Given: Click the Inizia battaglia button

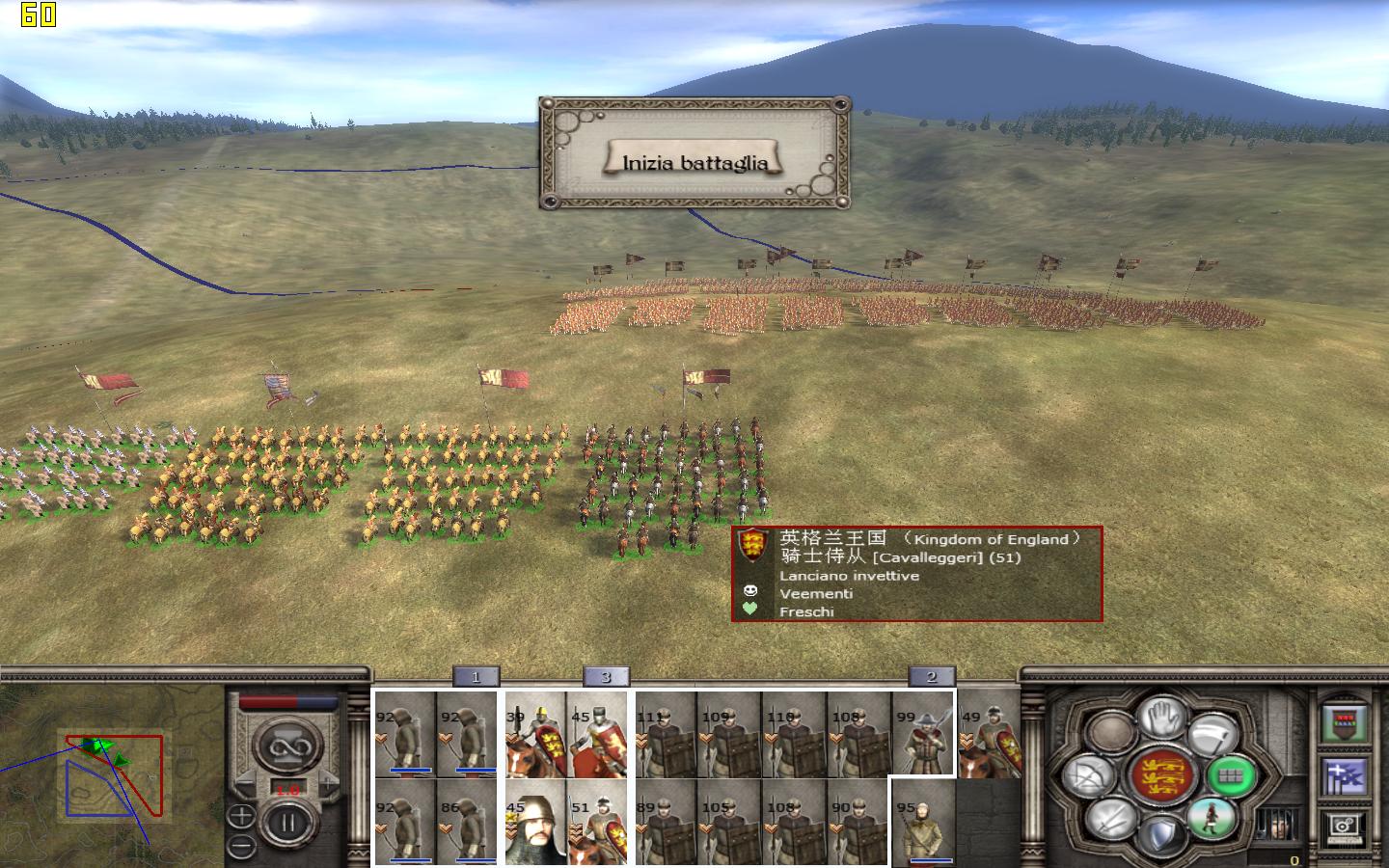Looking at the screenshot, I should pos(694,162).
